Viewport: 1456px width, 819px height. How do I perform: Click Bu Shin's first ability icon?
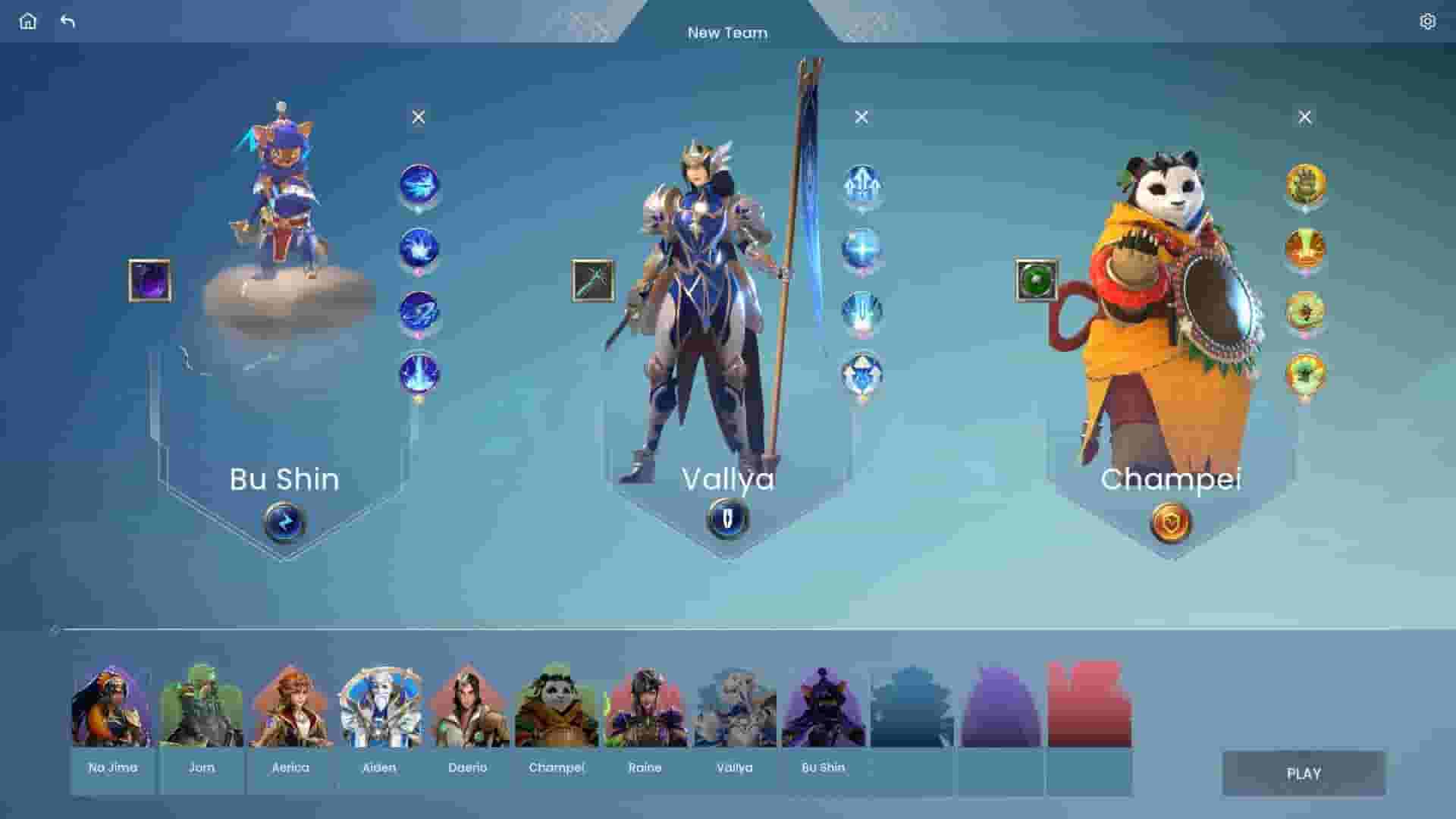tap(418, 189)
